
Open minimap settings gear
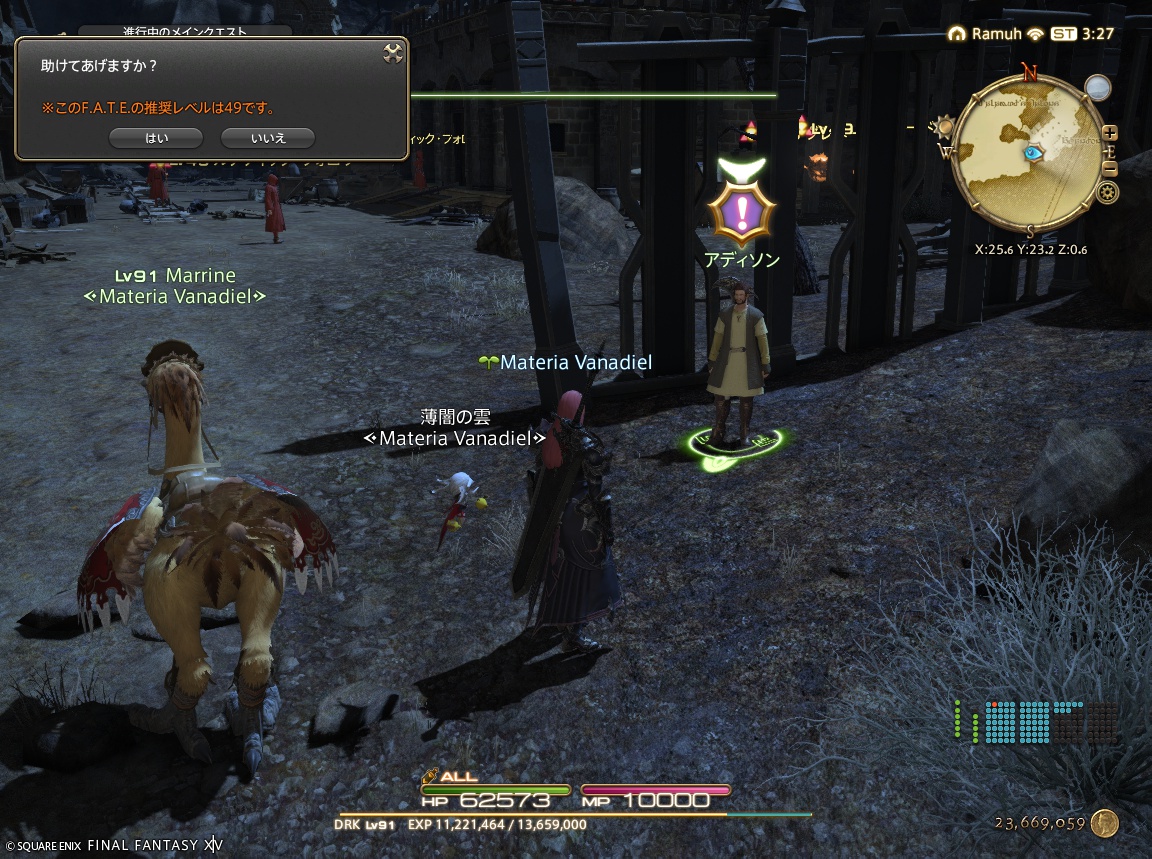pyautogui.click(x=1108, y=193)
